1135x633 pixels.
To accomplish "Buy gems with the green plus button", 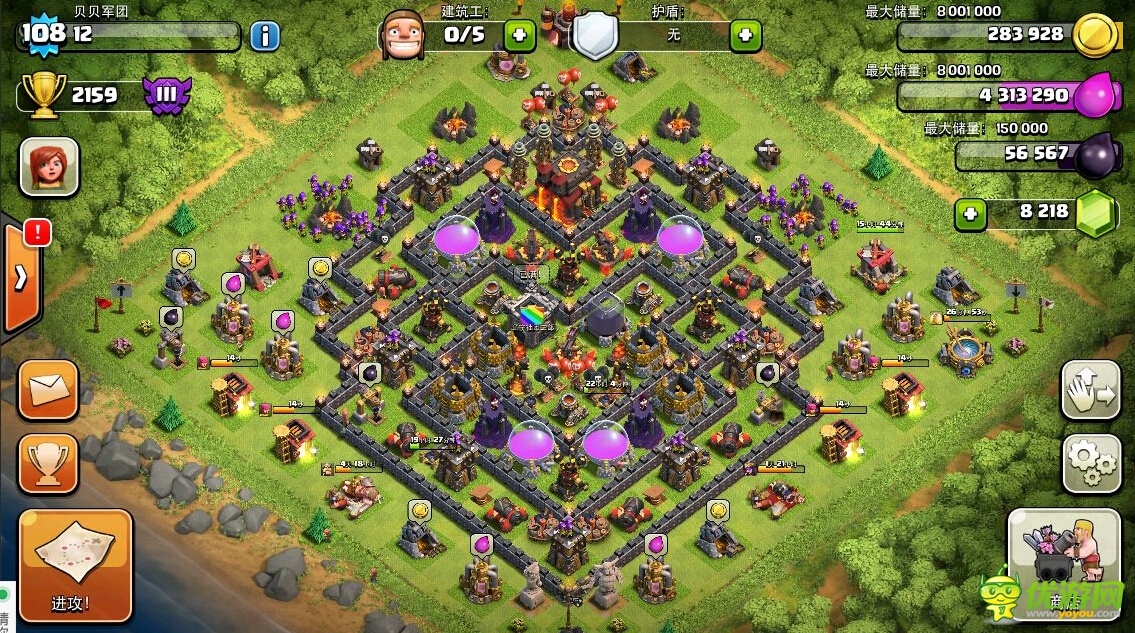I will coord(968,213).
